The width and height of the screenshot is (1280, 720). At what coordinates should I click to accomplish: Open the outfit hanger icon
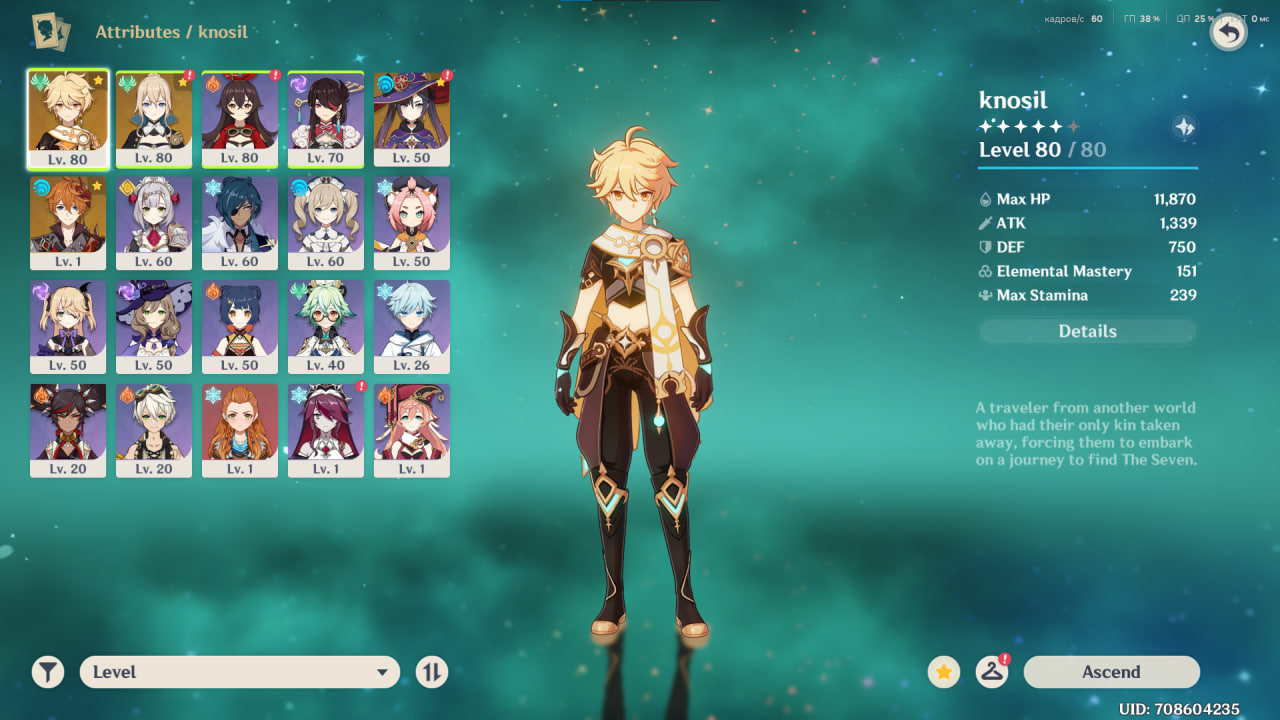tap(991, 672)
